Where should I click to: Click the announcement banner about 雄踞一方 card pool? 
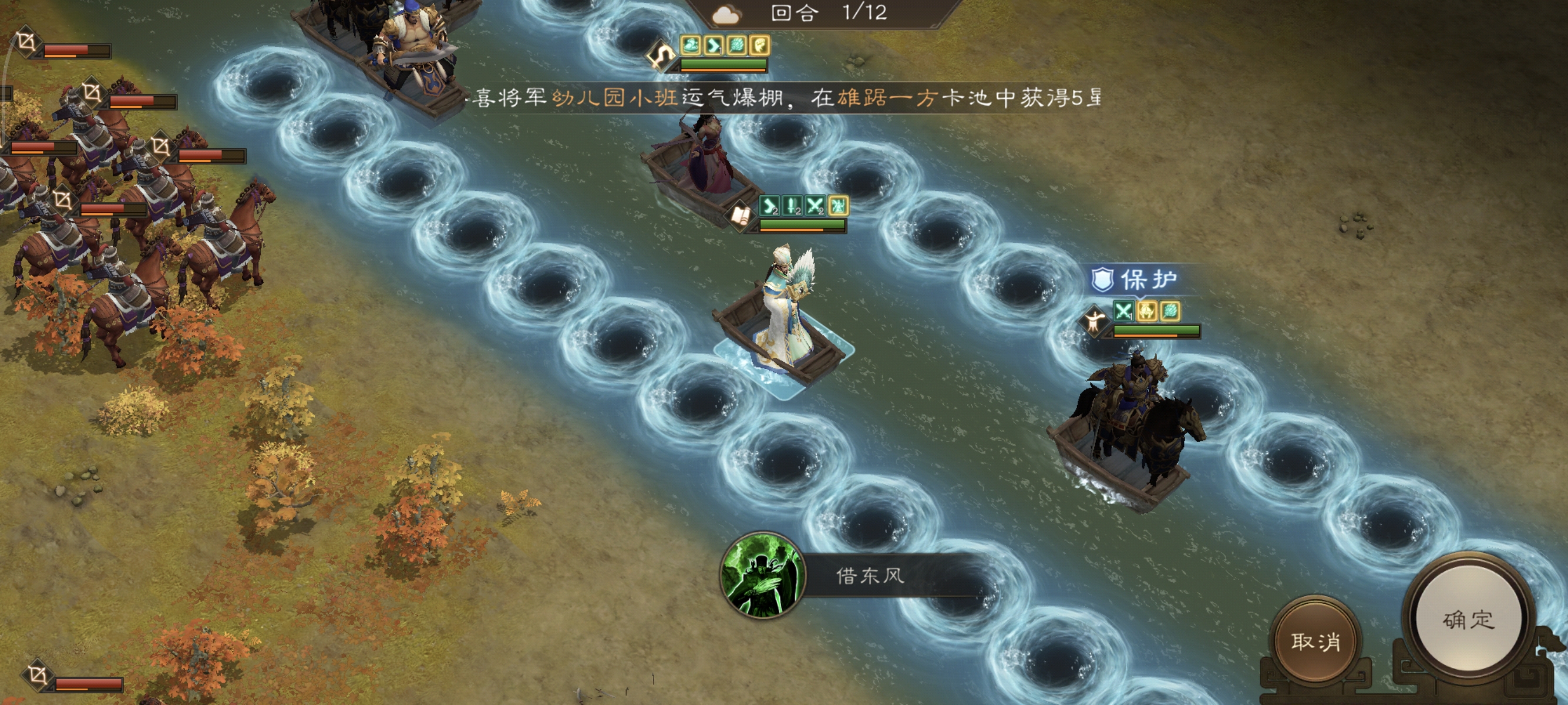point(810,99)
